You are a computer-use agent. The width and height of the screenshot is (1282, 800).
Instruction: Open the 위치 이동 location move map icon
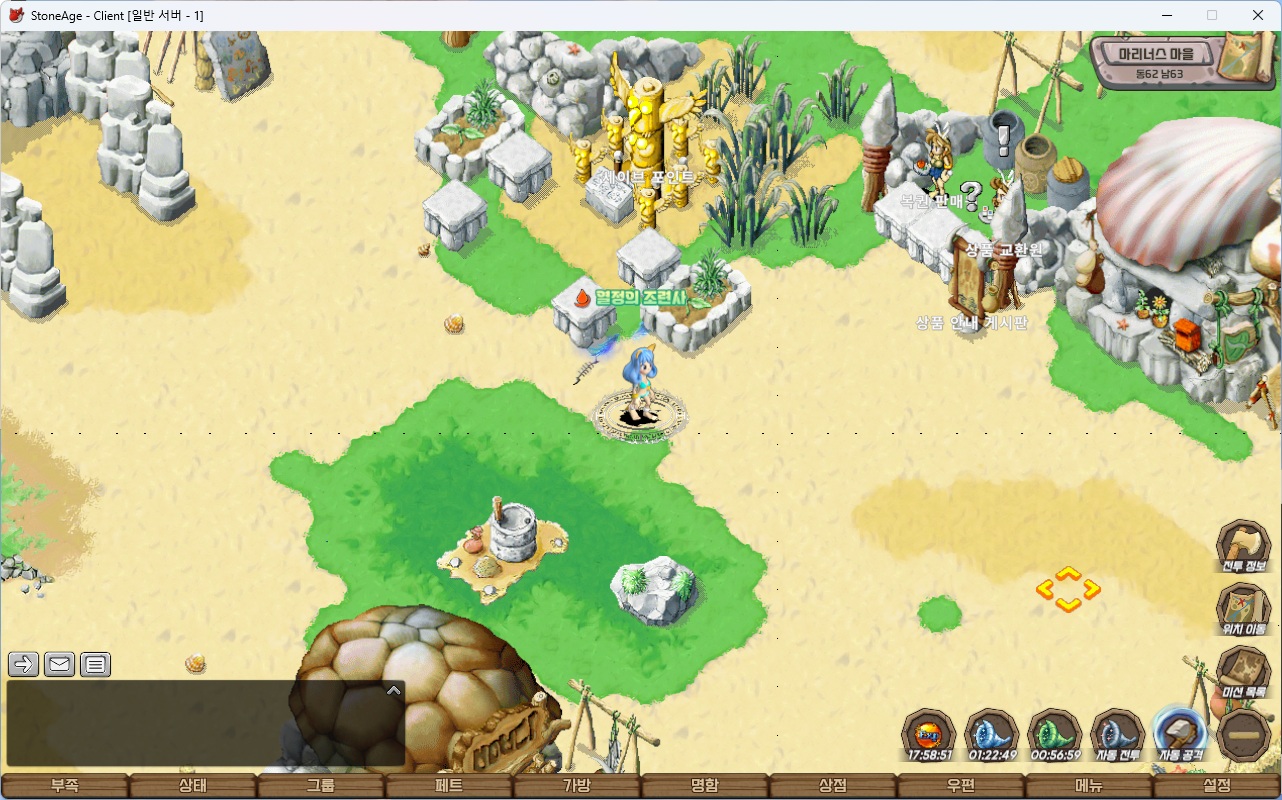pyautogui.click(x=1243, y=608)
